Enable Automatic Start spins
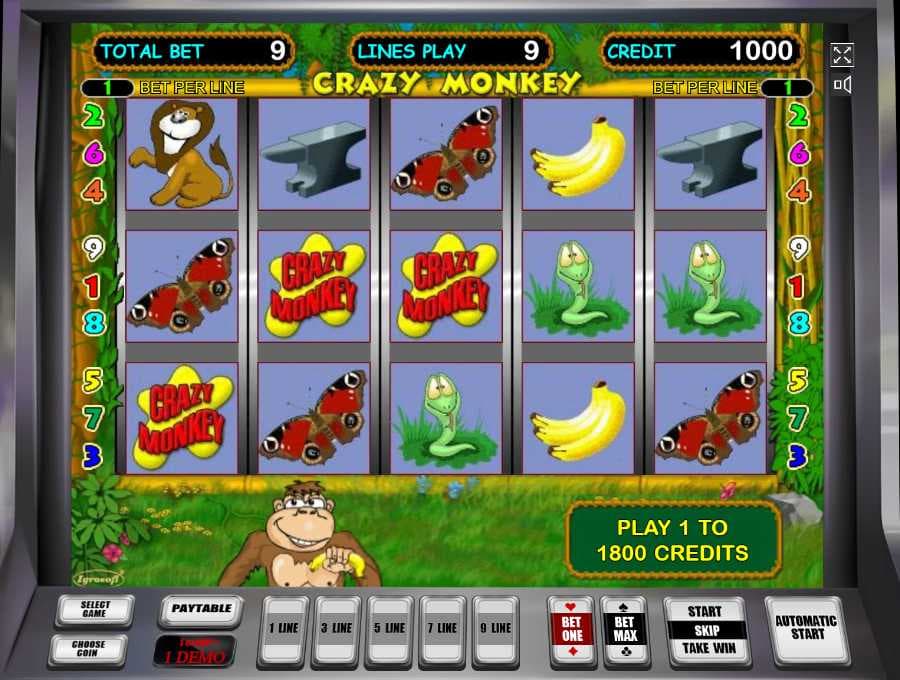This screenshot has width=900, height=680. [x=807, y=626]
